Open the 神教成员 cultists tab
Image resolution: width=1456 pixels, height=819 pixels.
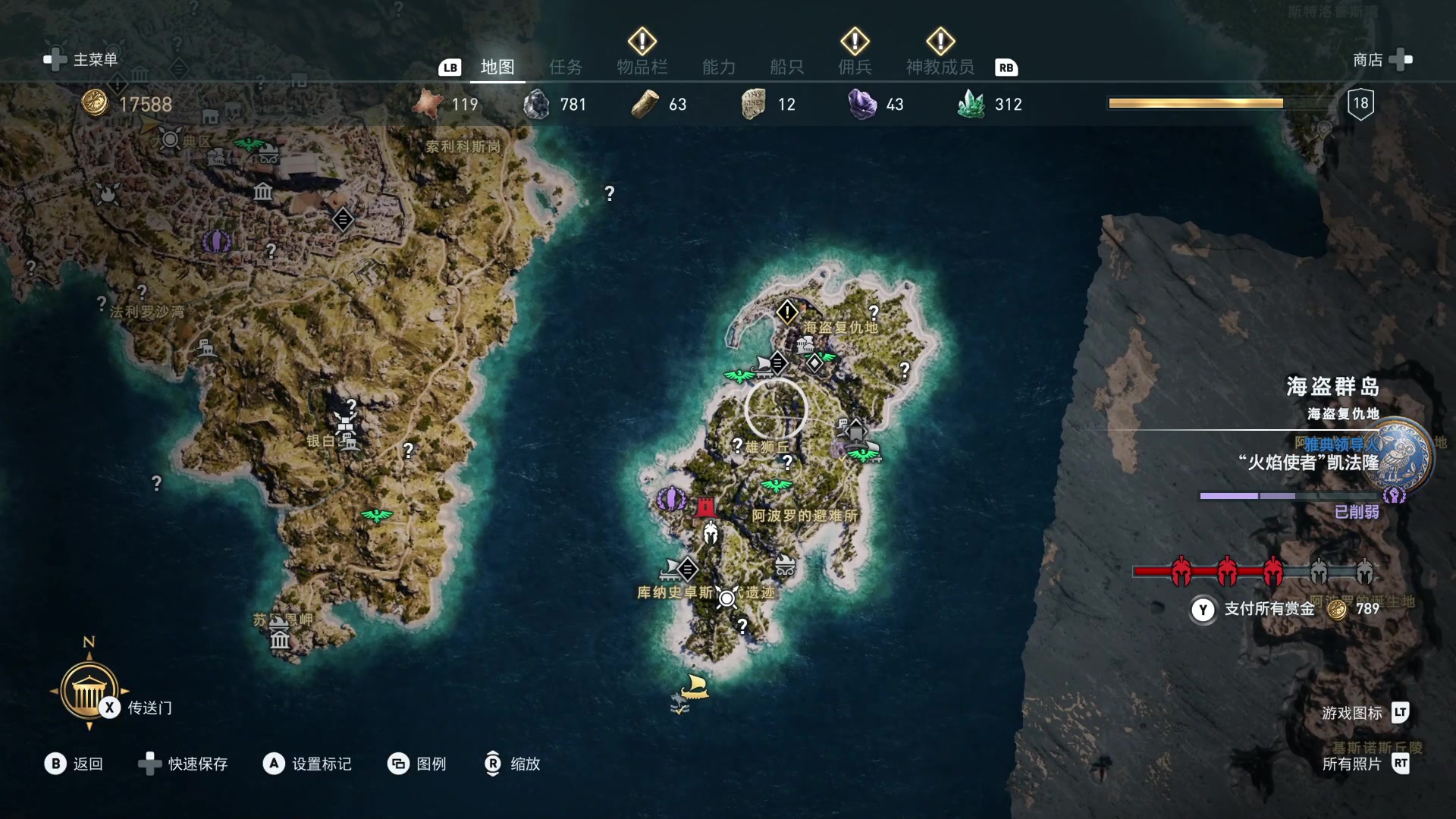click(940, 67)
